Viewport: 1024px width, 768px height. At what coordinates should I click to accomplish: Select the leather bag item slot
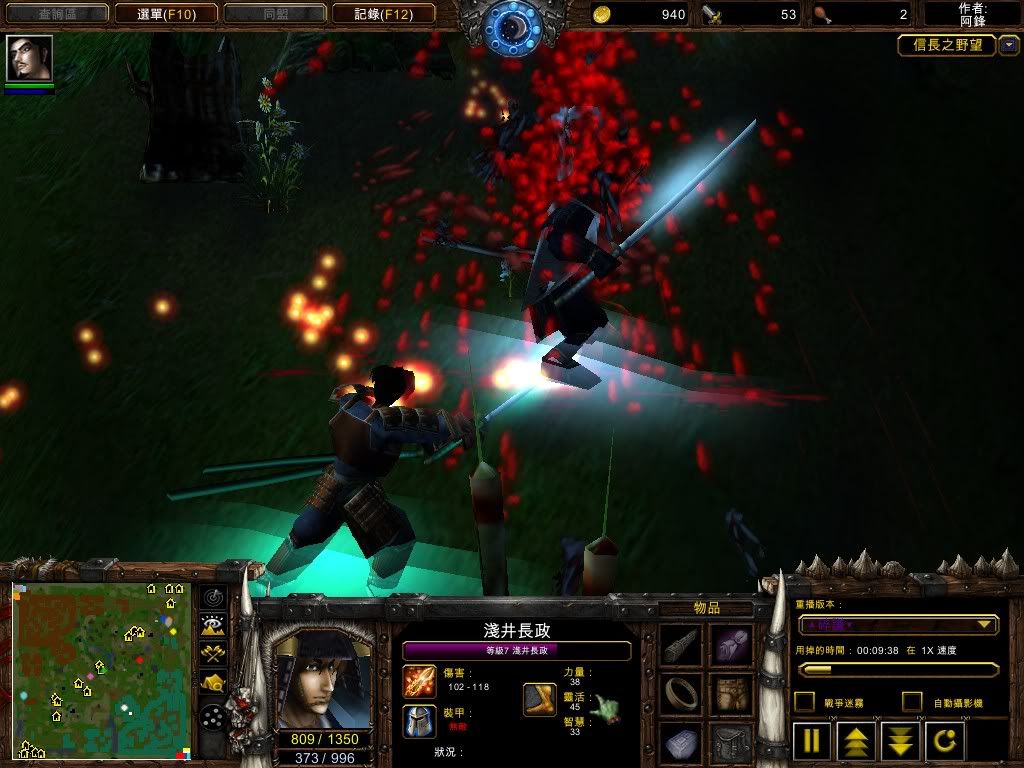(732, 693)
